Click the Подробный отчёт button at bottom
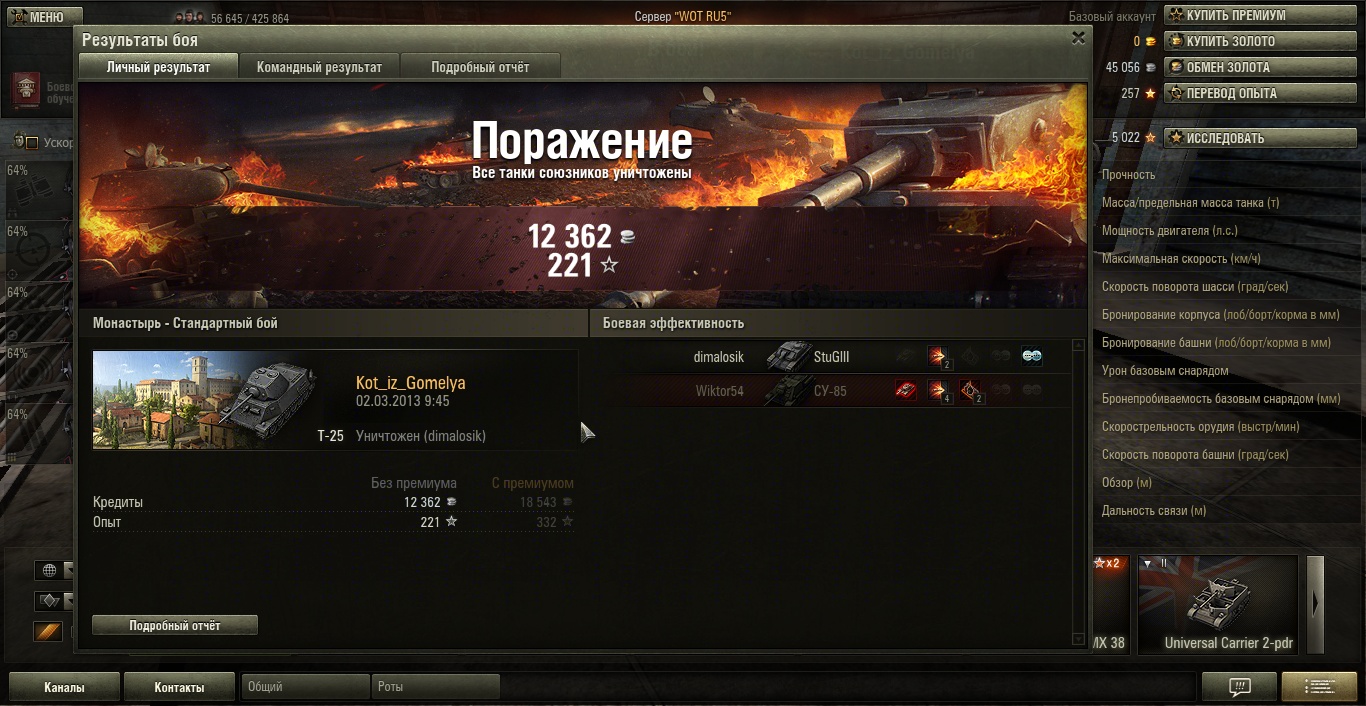The width and height of the screenshot is (1366, 706). [175, 625]
